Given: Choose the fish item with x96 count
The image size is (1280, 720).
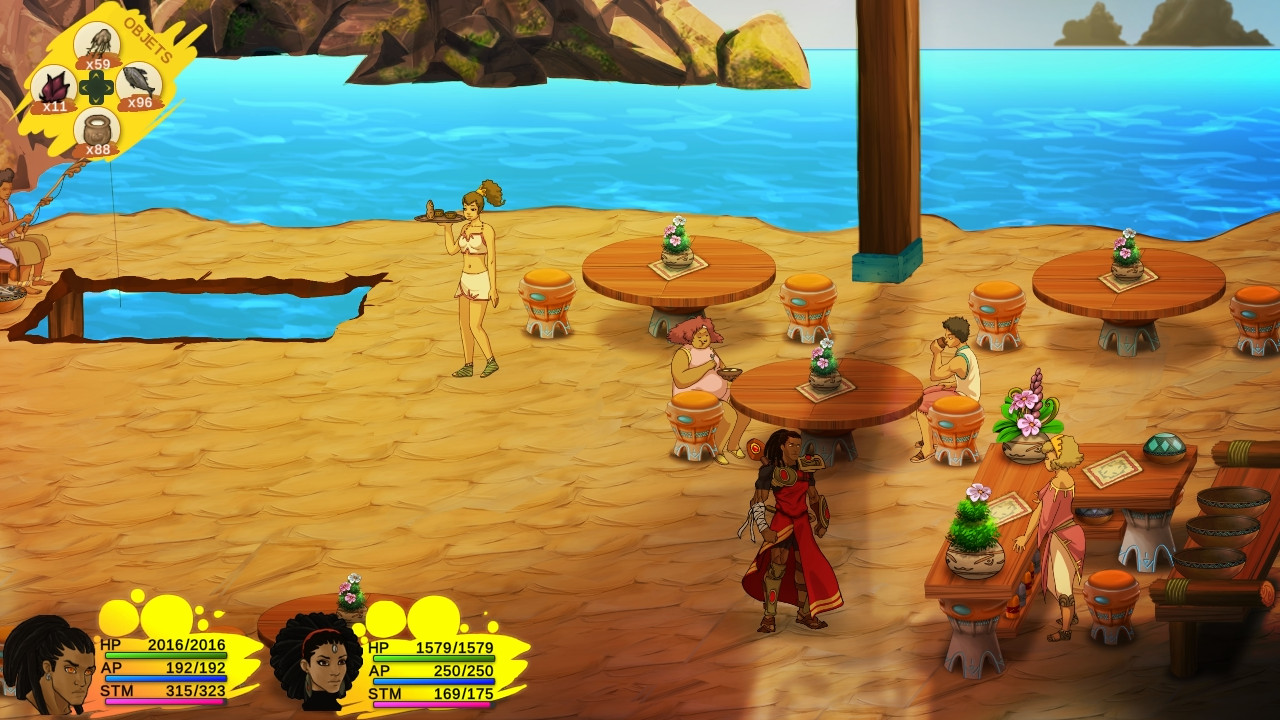Looking at the screenshot, I should click(139, 85).
